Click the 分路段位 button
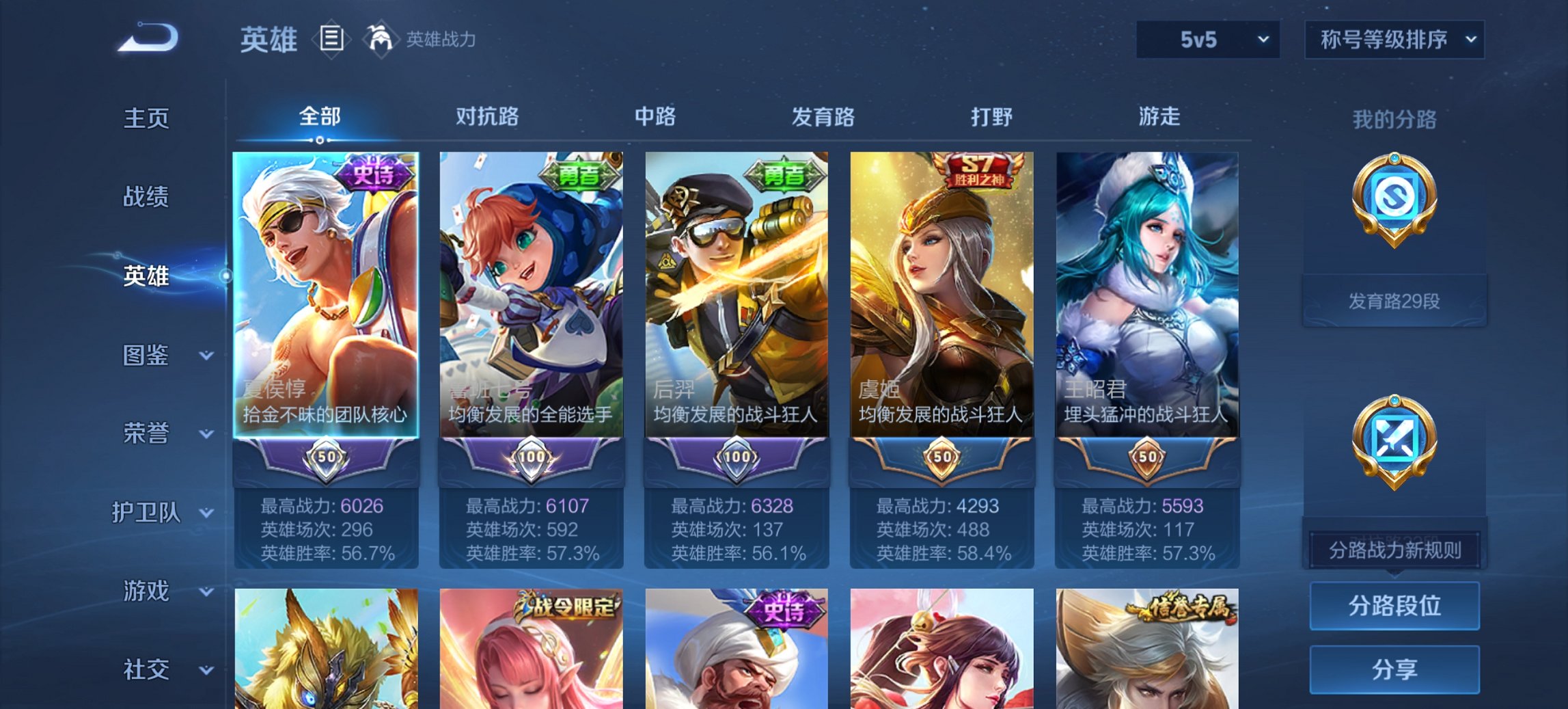The height and width of the screenshot is (709, 1568). [1394, 606]
